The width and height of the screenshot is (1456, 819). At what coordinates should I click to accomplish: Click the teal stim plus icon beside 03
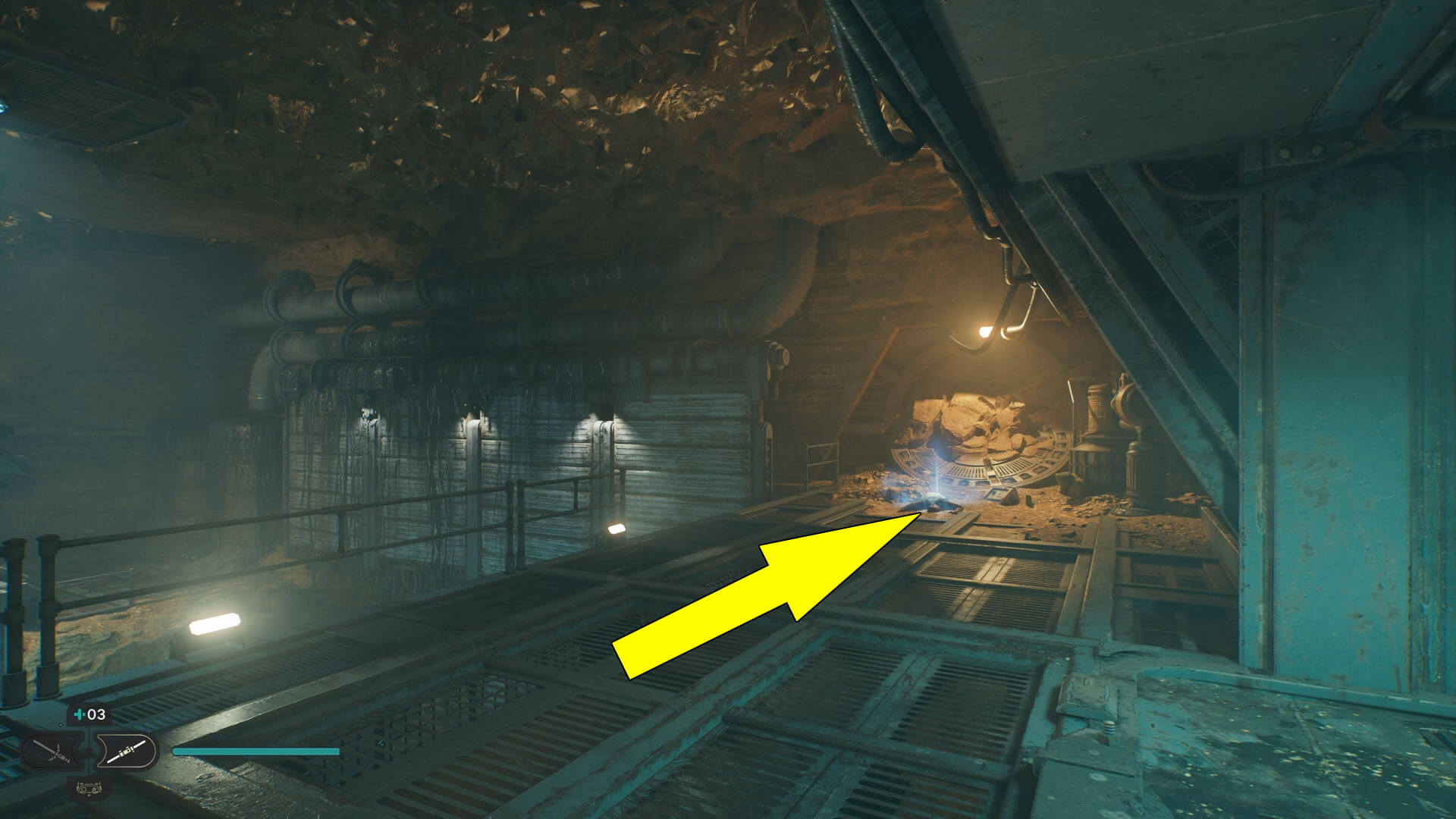(79, 714)
